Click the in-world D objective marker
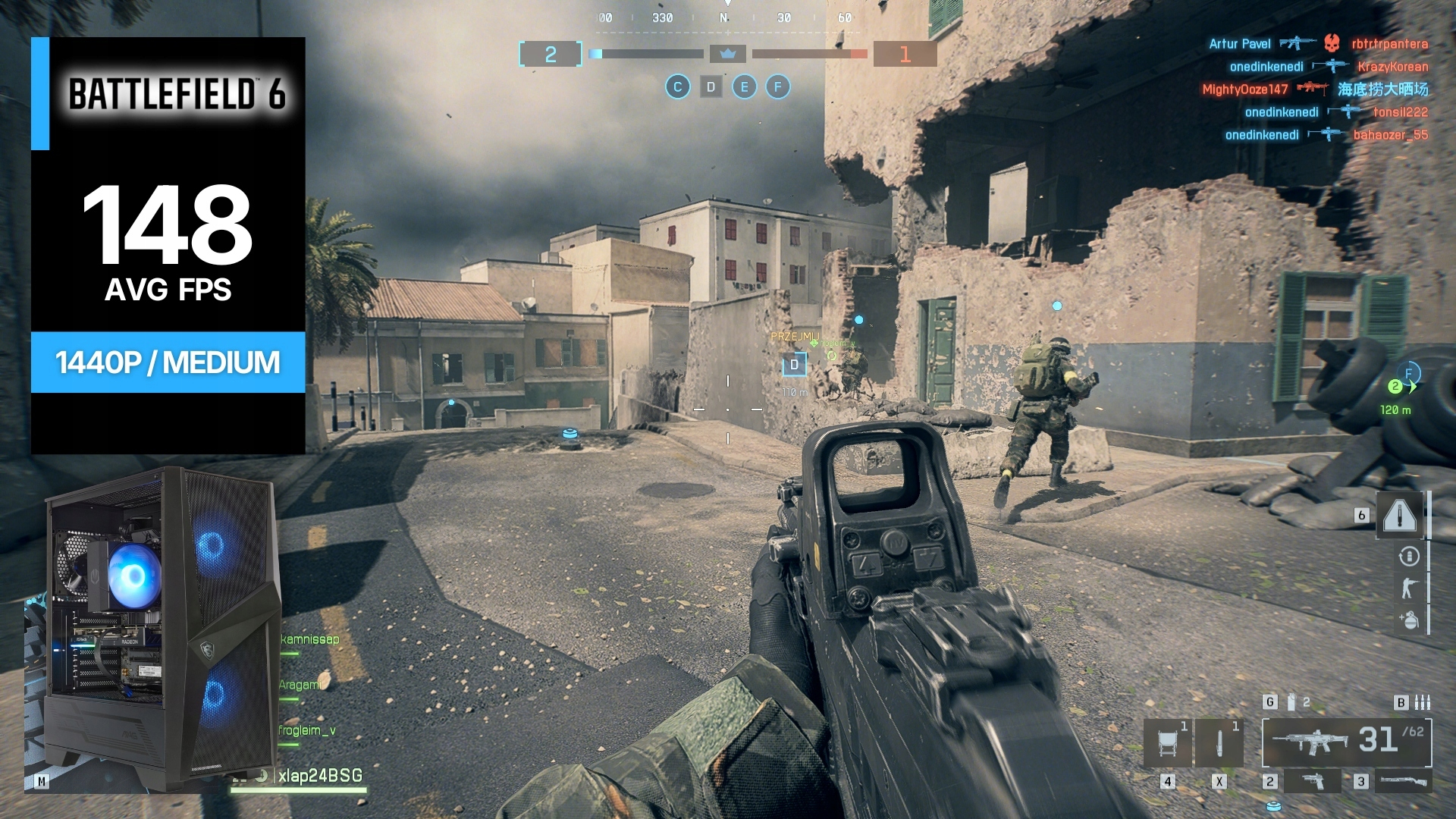This screenshot has height=819, width=1456. pos(794,365)
